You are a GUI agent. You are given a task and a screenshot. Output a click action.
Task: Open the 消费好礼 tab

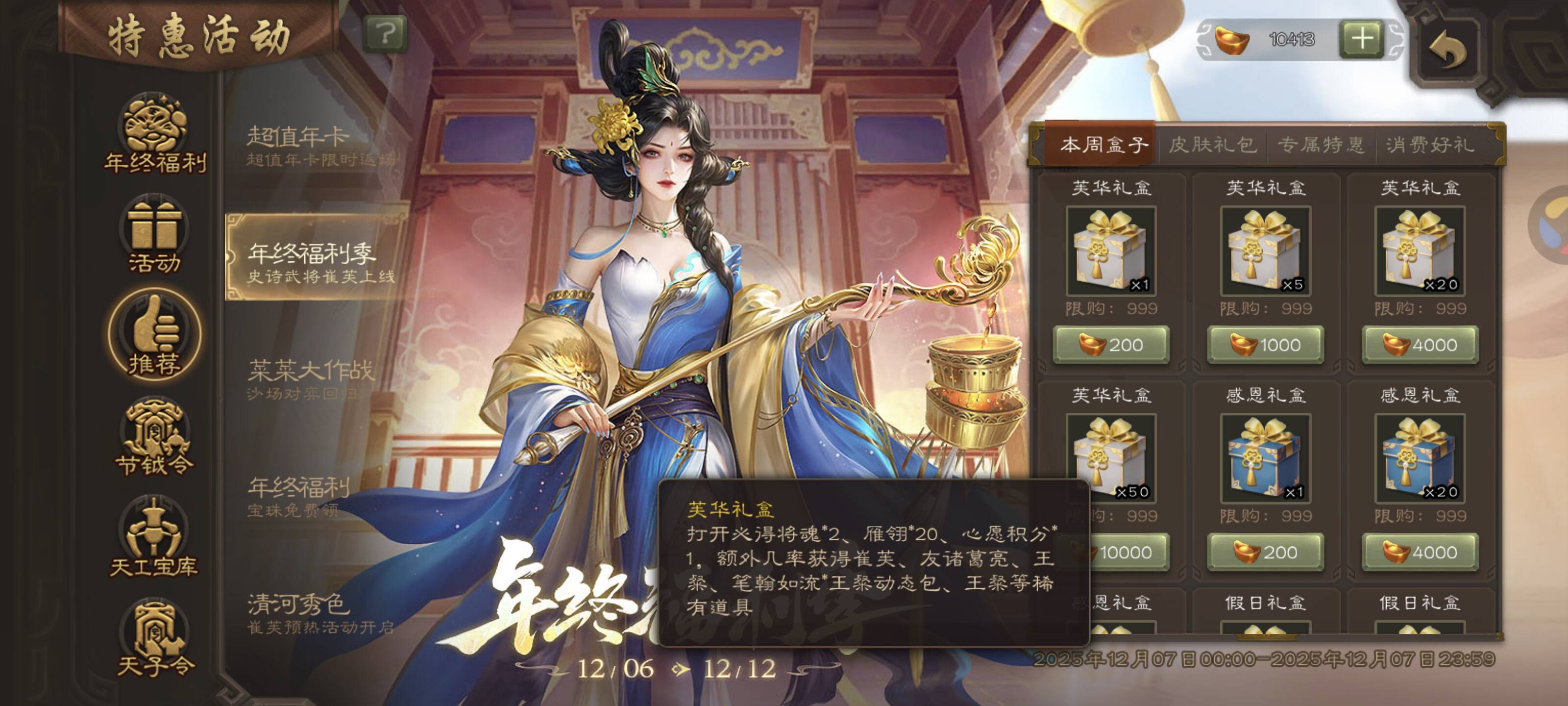pos(1430,145)
